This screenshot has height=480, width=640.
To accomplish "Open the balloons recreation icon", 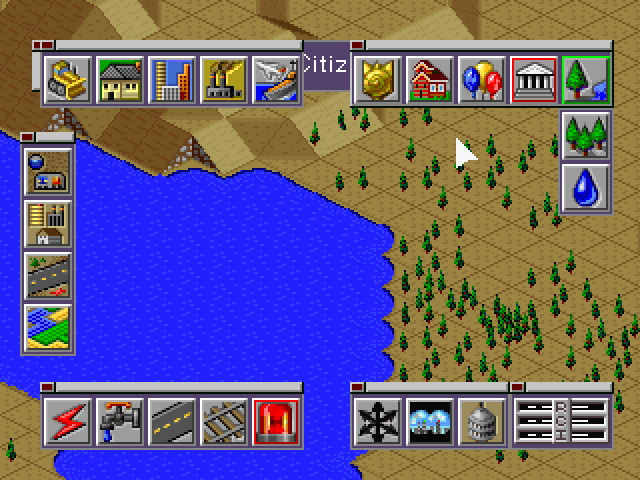I will pos(483,80).
